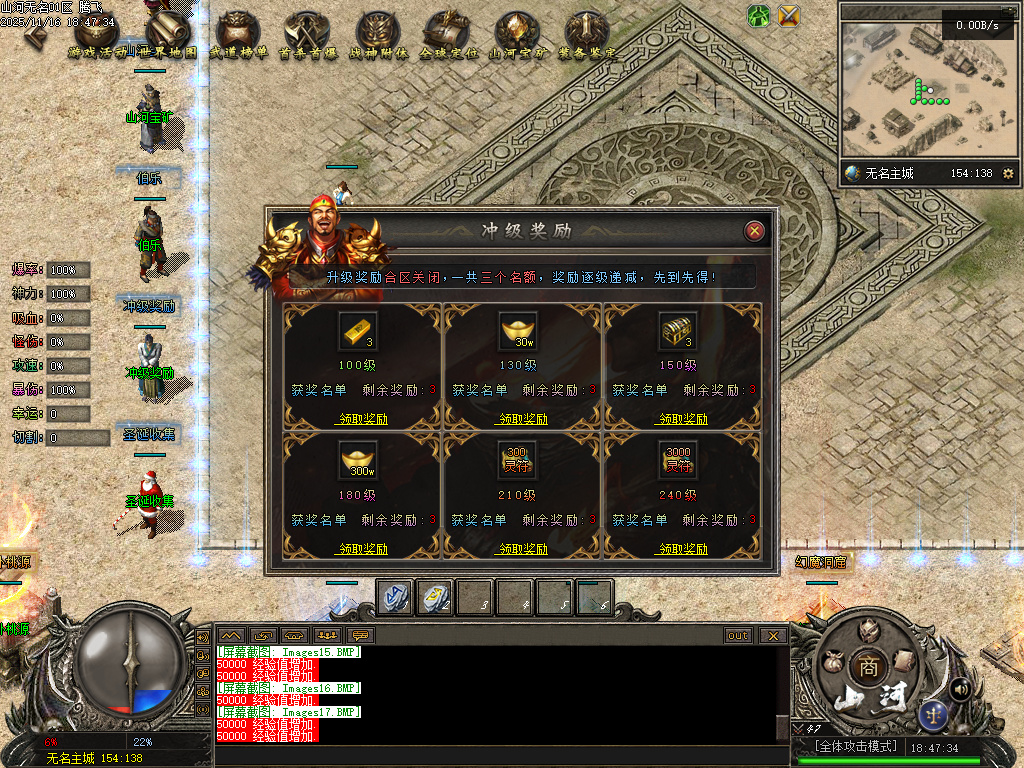Click the minimap of 无名主城
1024x768 pixels.
(920, 95)
